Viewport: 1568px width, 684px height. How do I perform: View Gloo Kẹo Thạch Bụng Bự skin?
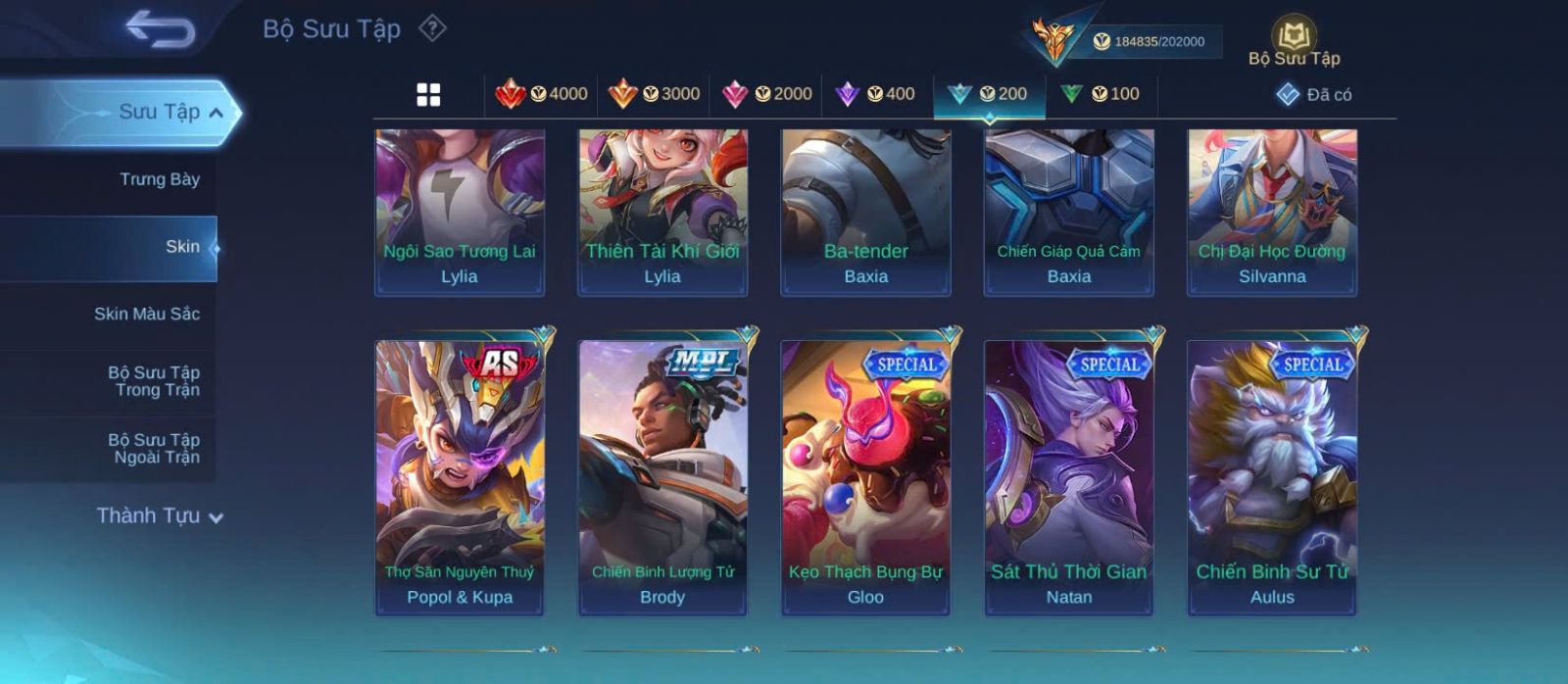(x=865, y=477)
